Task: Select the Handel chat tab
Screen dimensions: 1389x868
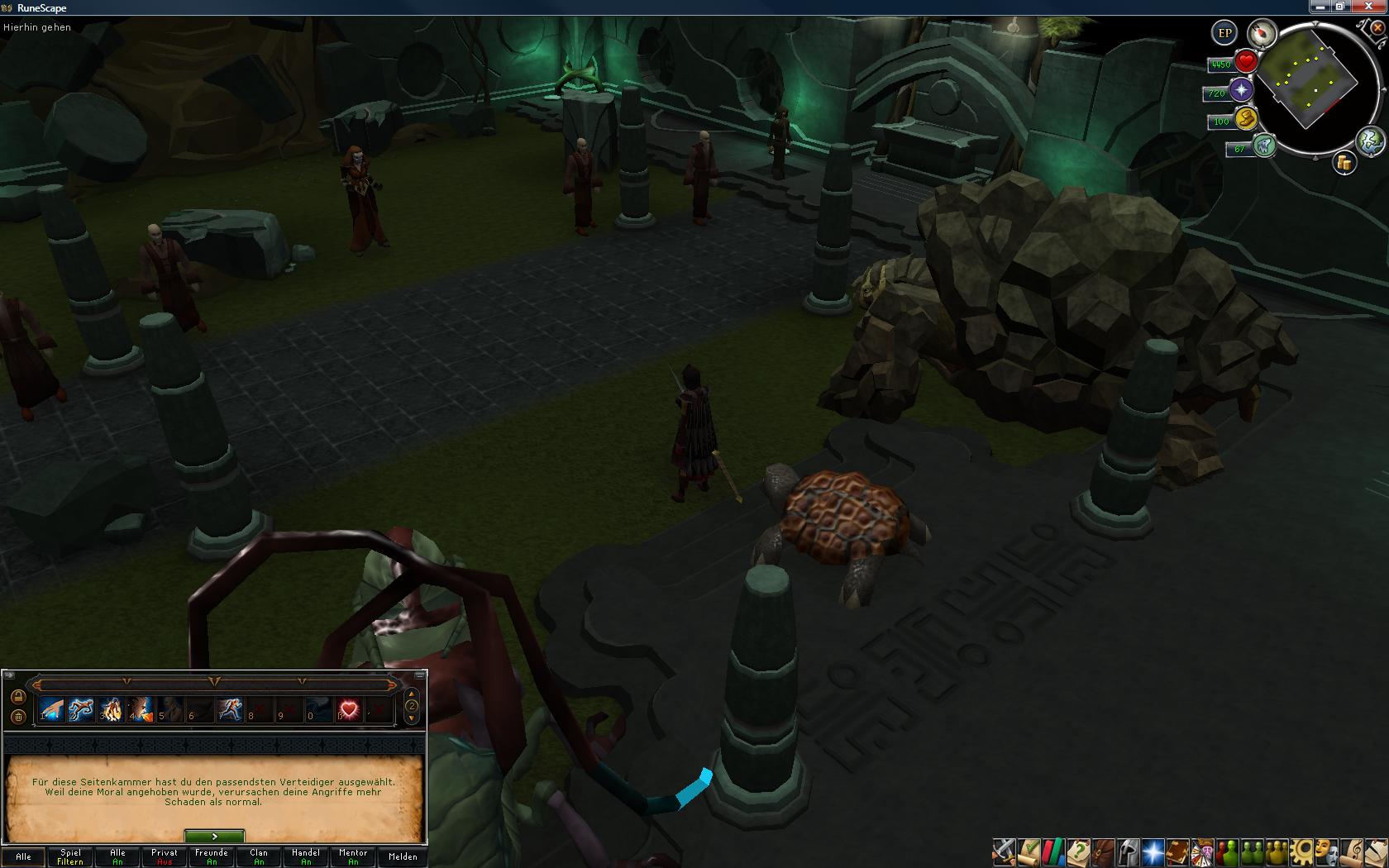Action: (x=306, y=856)
